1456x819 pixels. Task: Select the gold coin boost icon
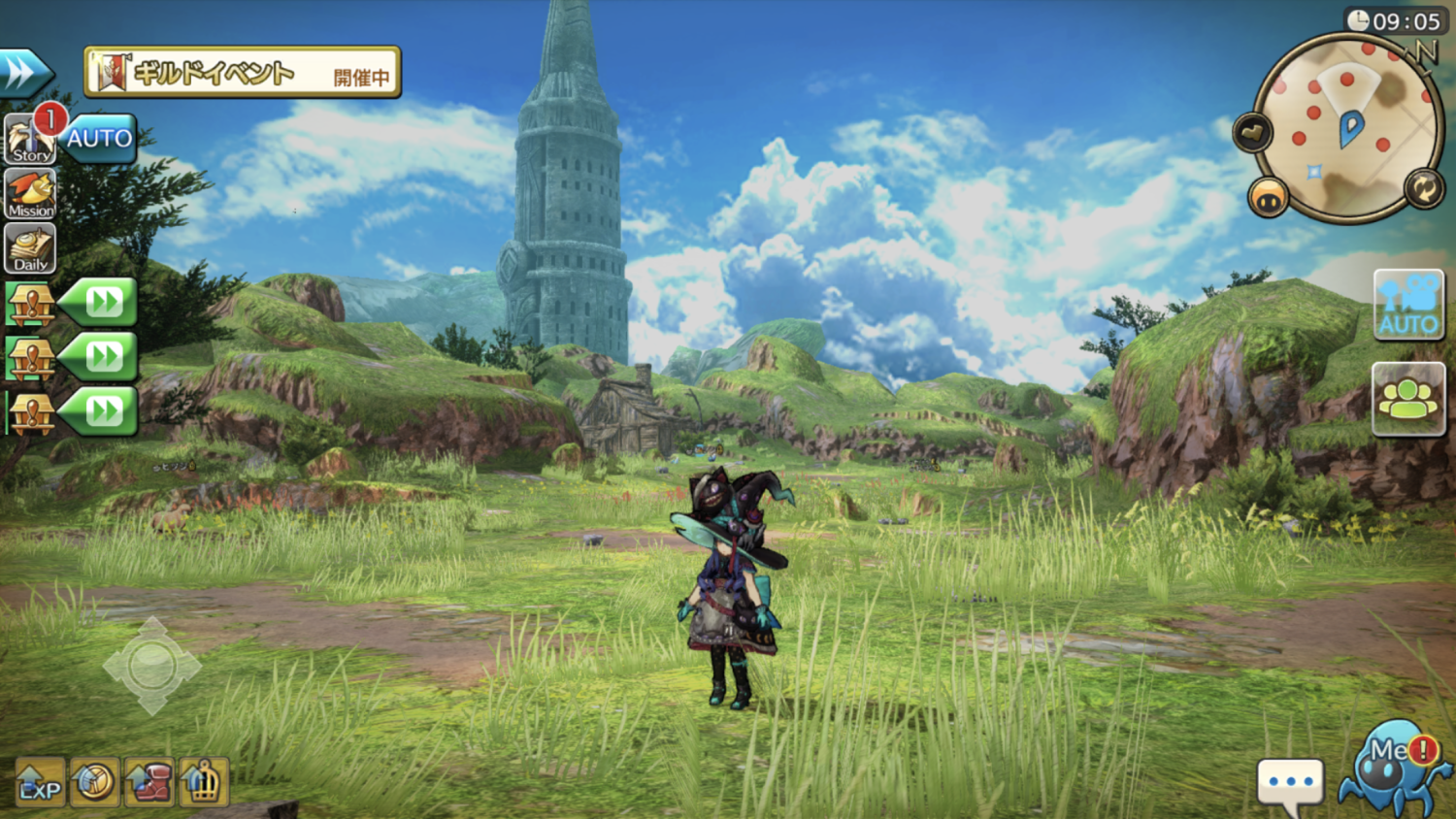(x=94, y=782)
